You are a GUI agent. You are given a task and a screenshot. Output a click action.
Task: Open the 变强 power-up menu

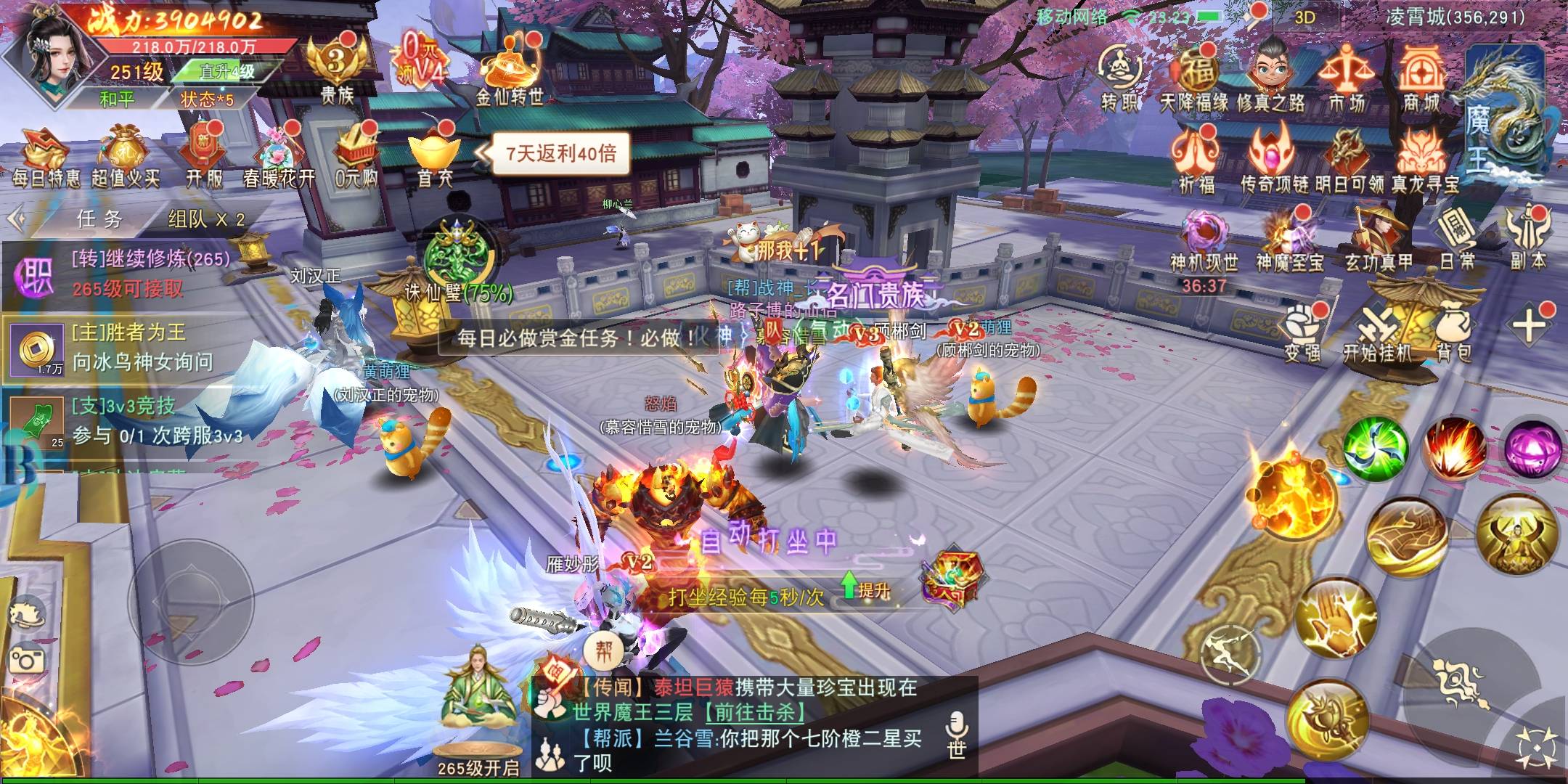pos(1302,334)
